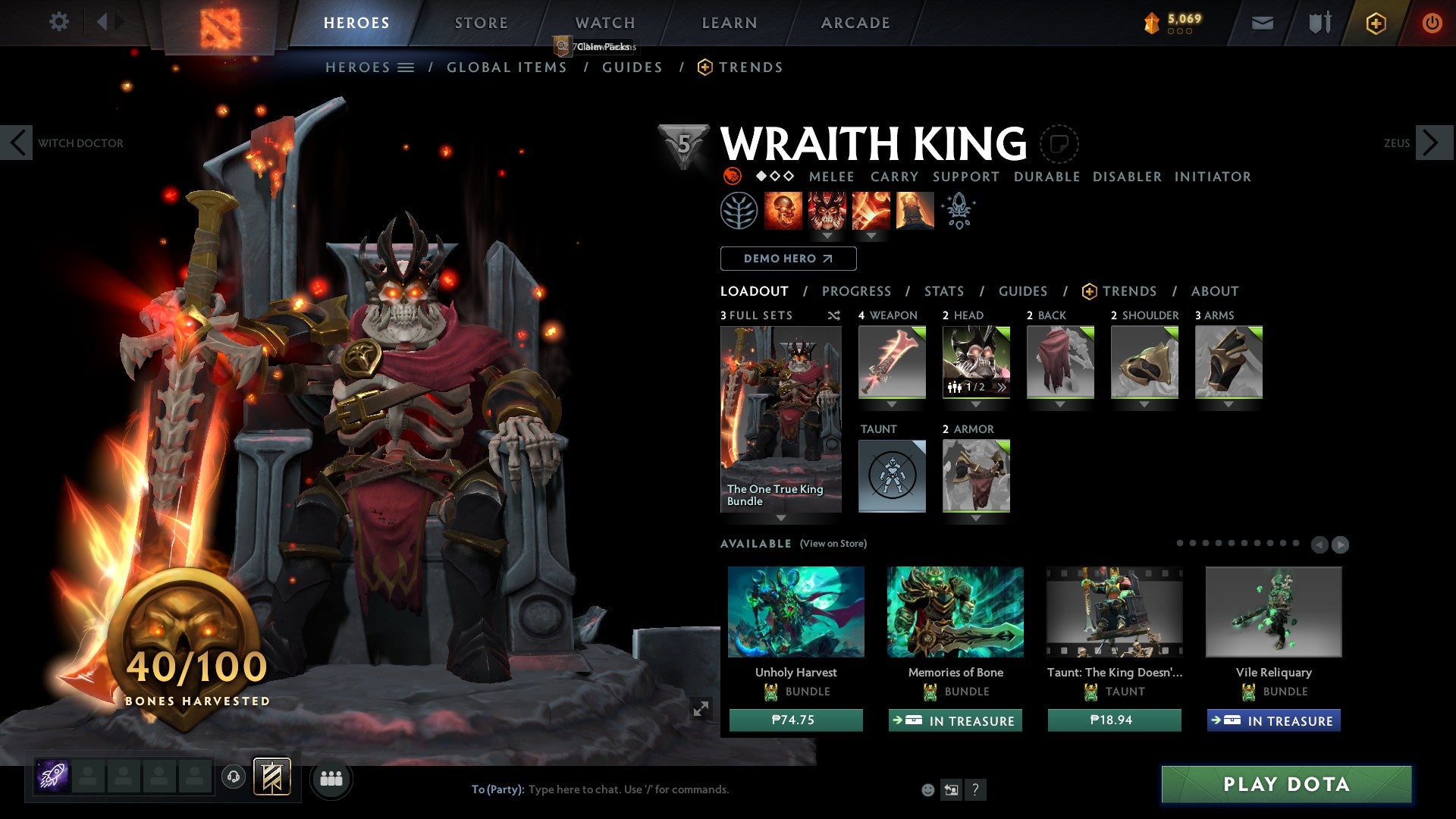The height and width of the screenshot is (819, 1456).
Task: Click the DEMO HERO button
Action: tap(788, 259)
